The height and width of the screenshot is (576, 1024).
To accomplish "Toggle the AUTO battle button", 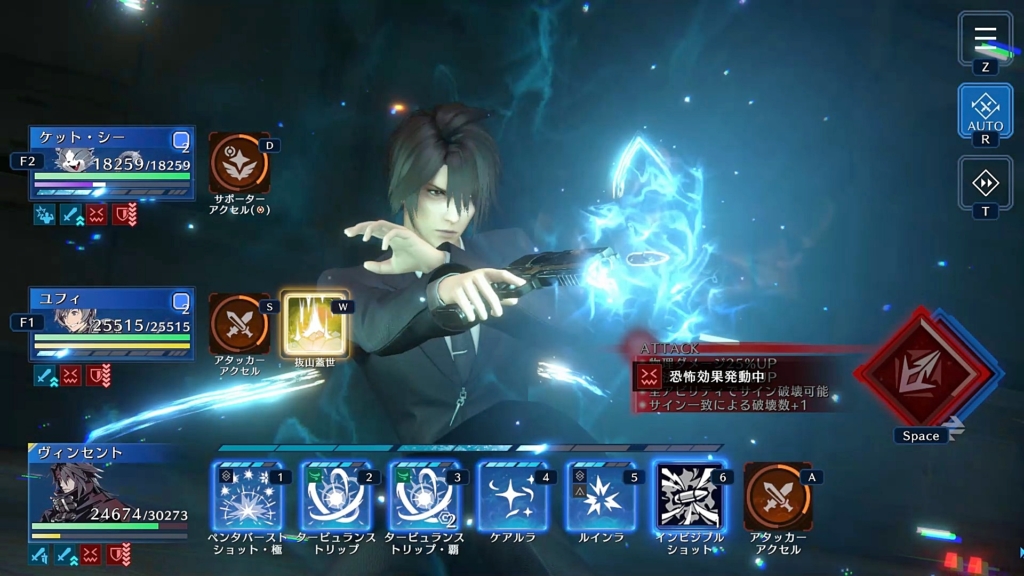I will (x=985, y=109).
